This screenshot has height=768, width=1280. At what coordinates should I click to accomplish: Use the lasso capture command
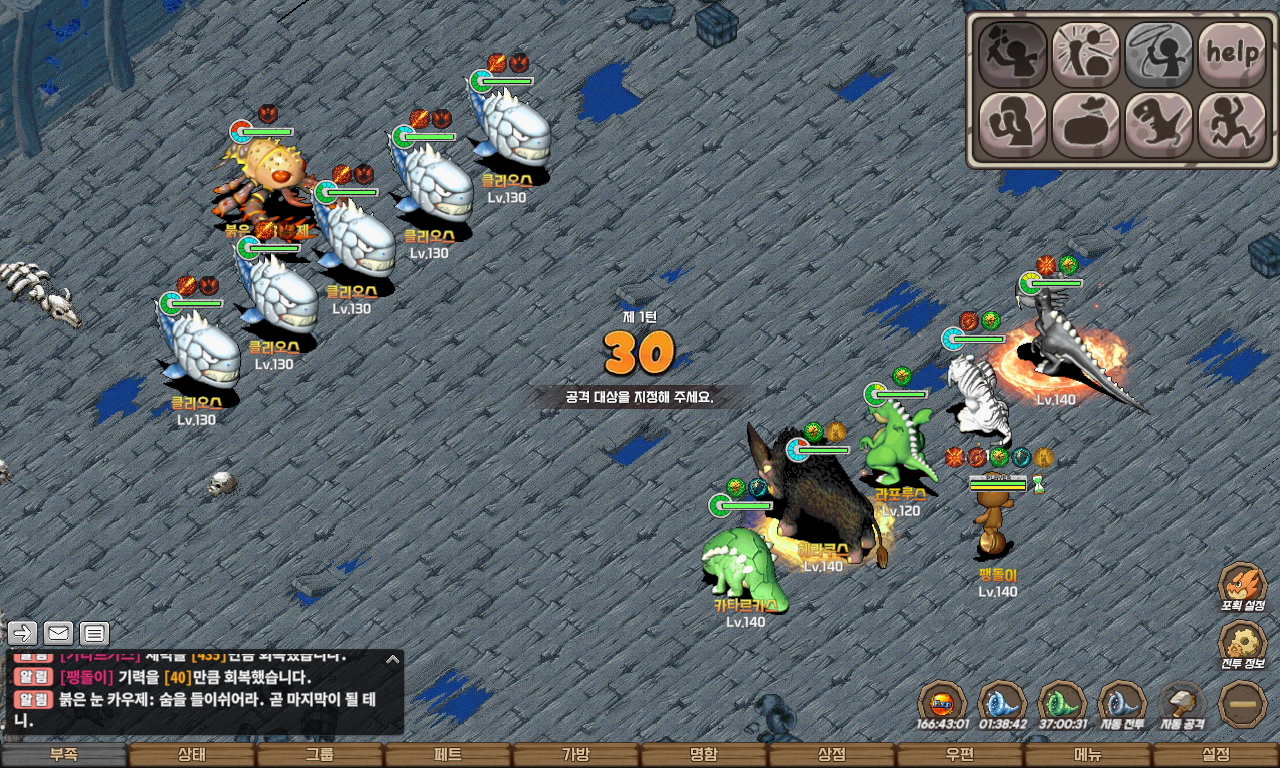[1159, 53]
